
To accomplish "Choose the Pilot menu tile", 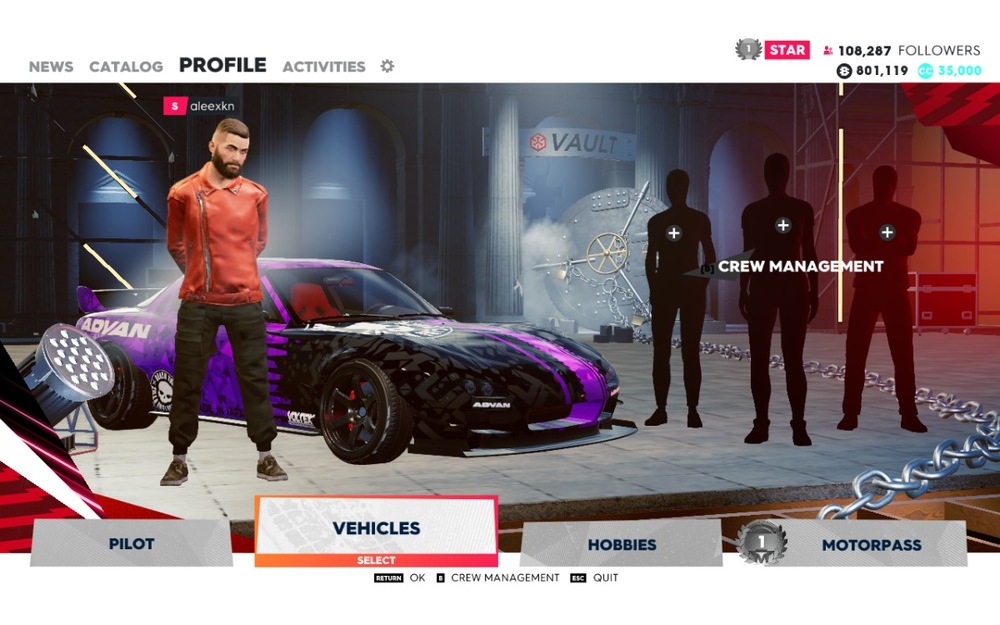I will 131,544.
